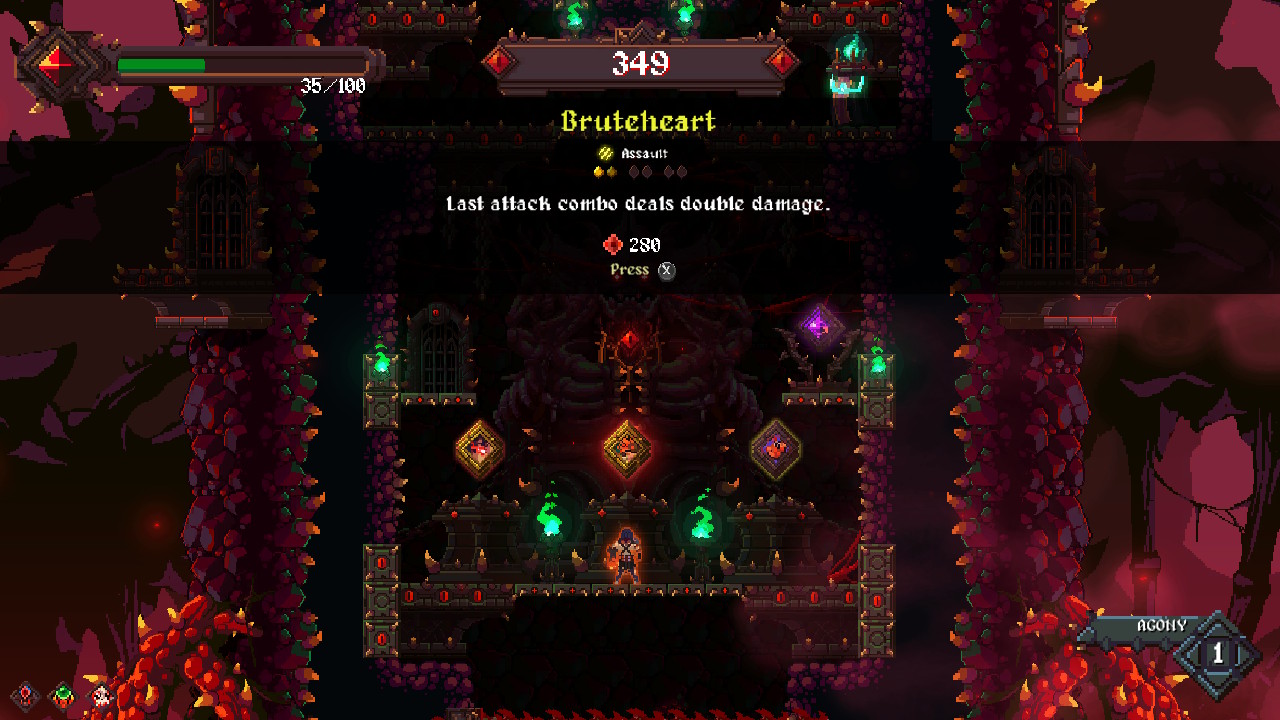Viewport: 1280px width, 720px height.
Task: Select the highlighted Bruteheart shop item
Action: 627,448
